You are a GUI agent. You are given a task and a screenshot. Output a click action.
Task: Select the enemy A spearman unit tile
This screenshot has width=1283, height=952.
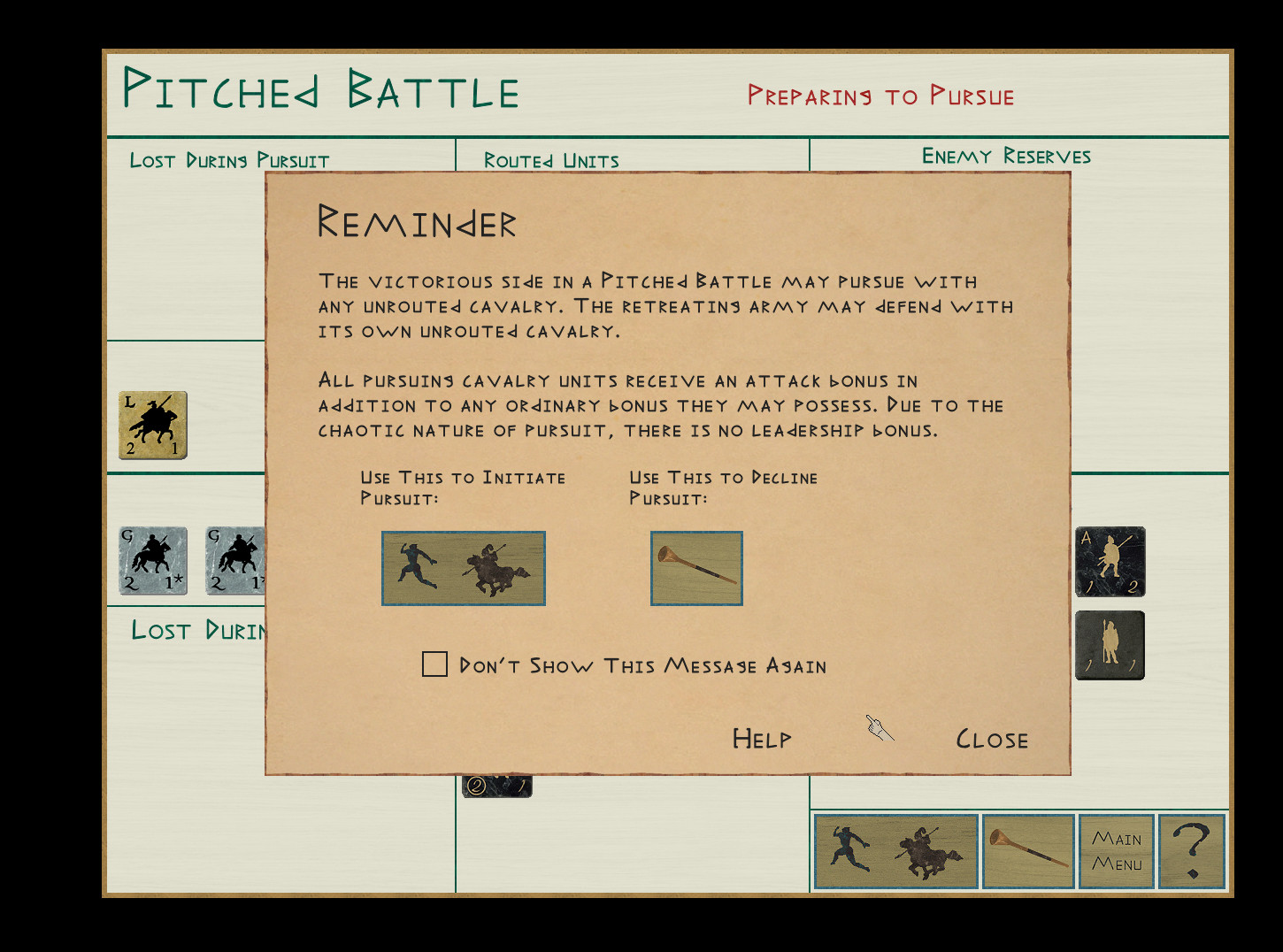1110,562
